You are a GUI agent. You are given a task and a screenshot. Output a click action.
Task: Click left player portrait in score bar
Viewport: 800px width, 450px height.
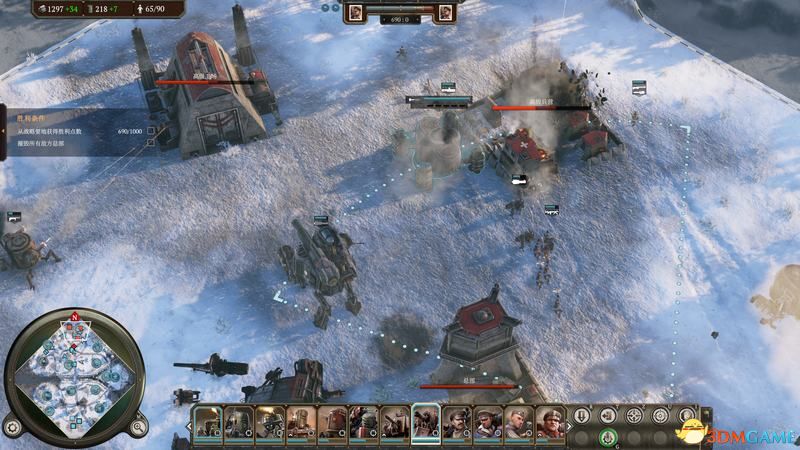pos(355,12)
